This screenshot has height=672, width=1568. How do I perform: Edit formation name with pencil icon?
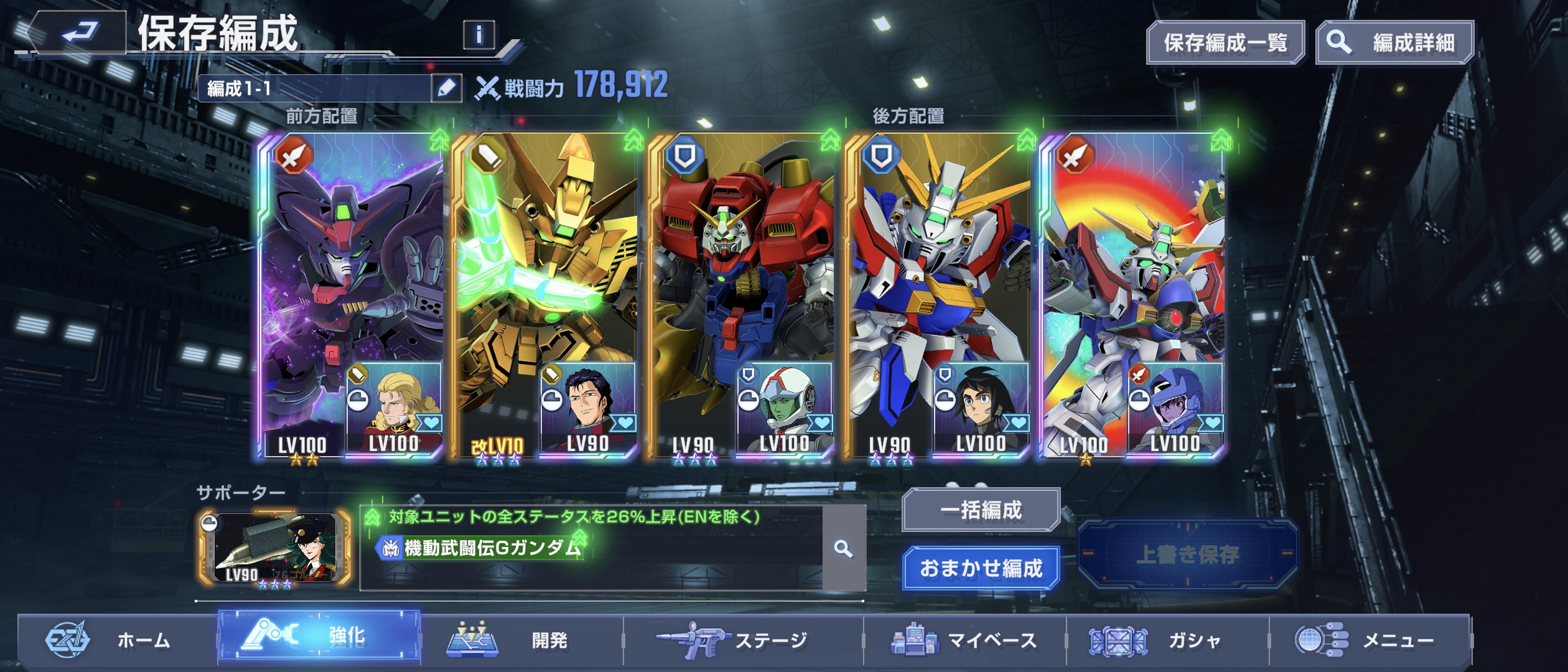(447, 88)
